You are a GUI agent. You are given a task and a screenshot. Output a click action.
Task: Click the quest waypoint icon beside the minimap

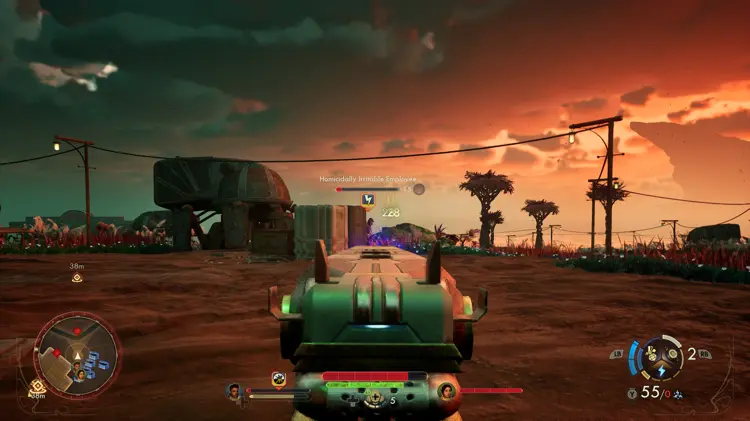click(x=38, y=386)
